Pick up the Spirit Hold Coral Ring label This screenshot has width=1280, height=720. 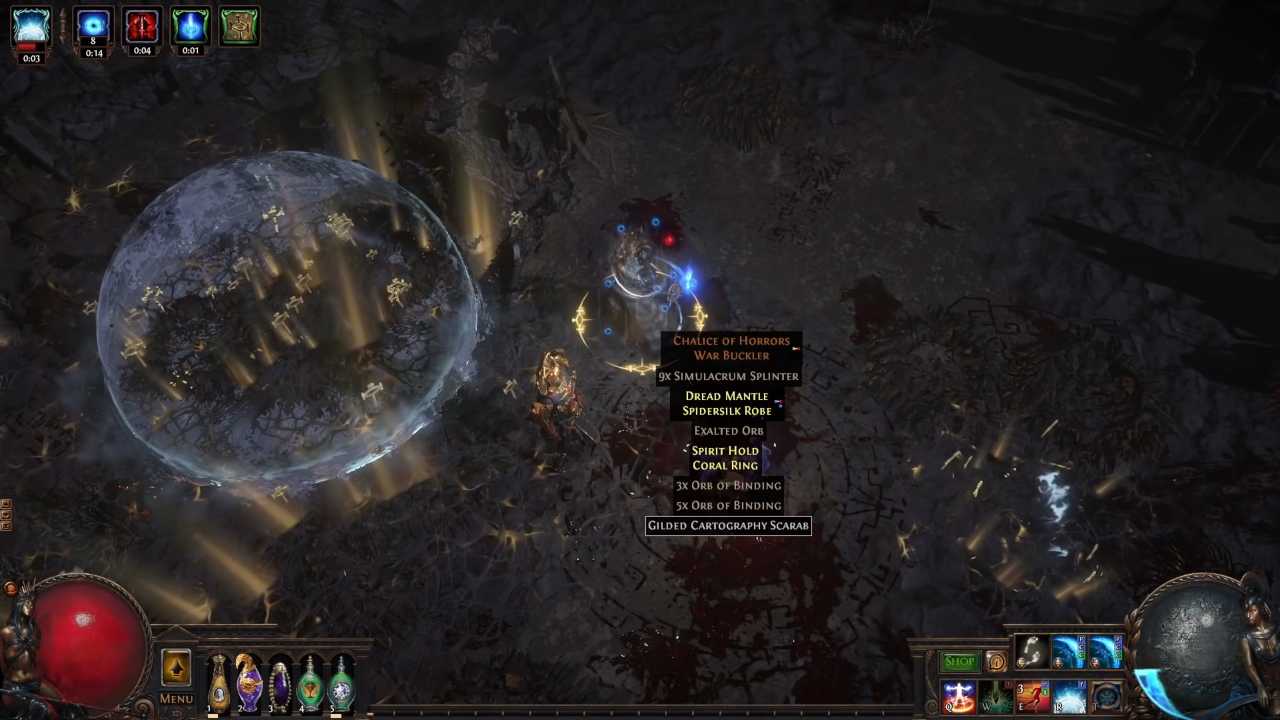click(725, 458)
